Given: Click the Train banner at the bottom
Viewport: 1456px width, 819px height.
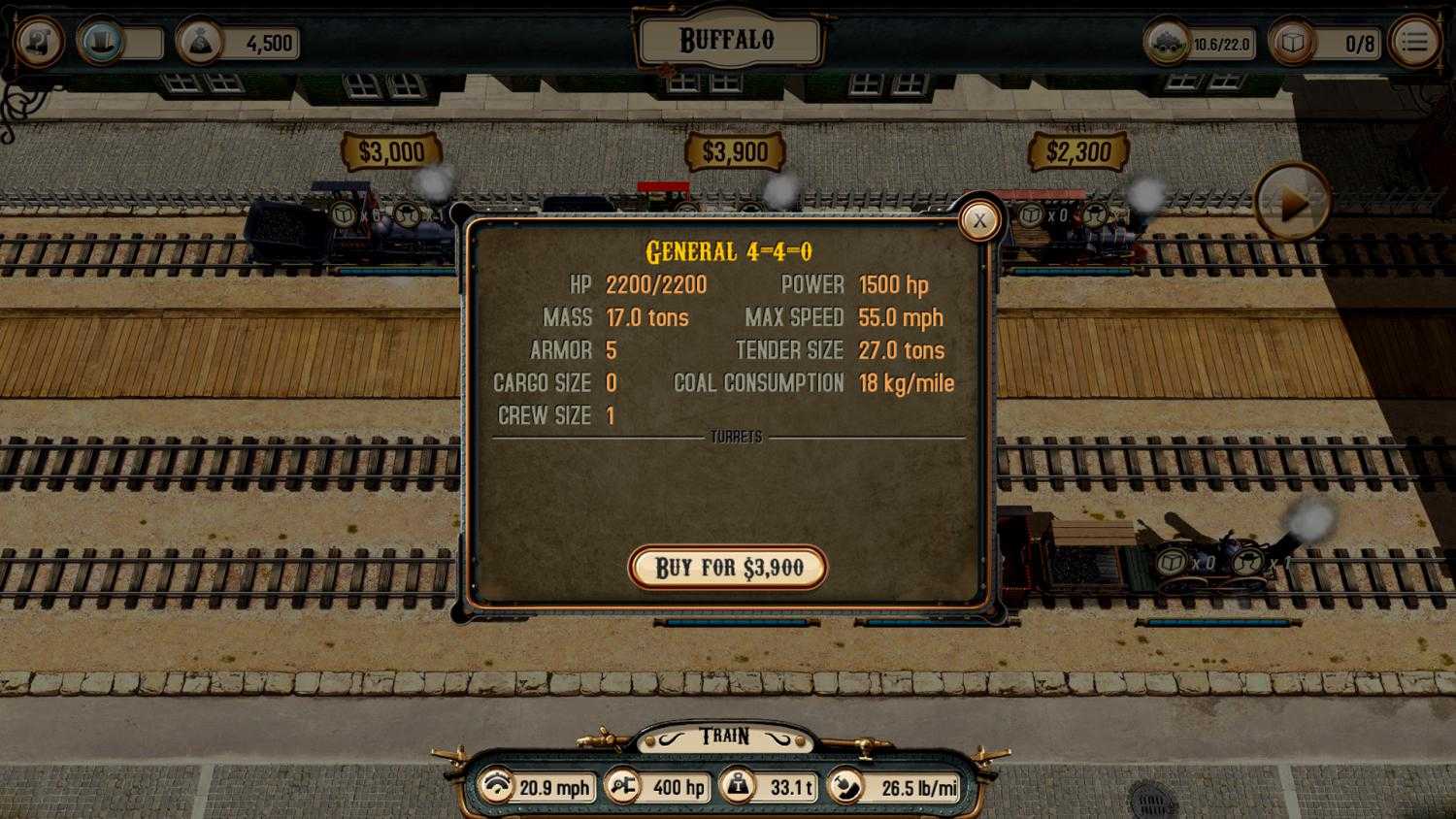Looking at the screenshot, I should 728,736.
